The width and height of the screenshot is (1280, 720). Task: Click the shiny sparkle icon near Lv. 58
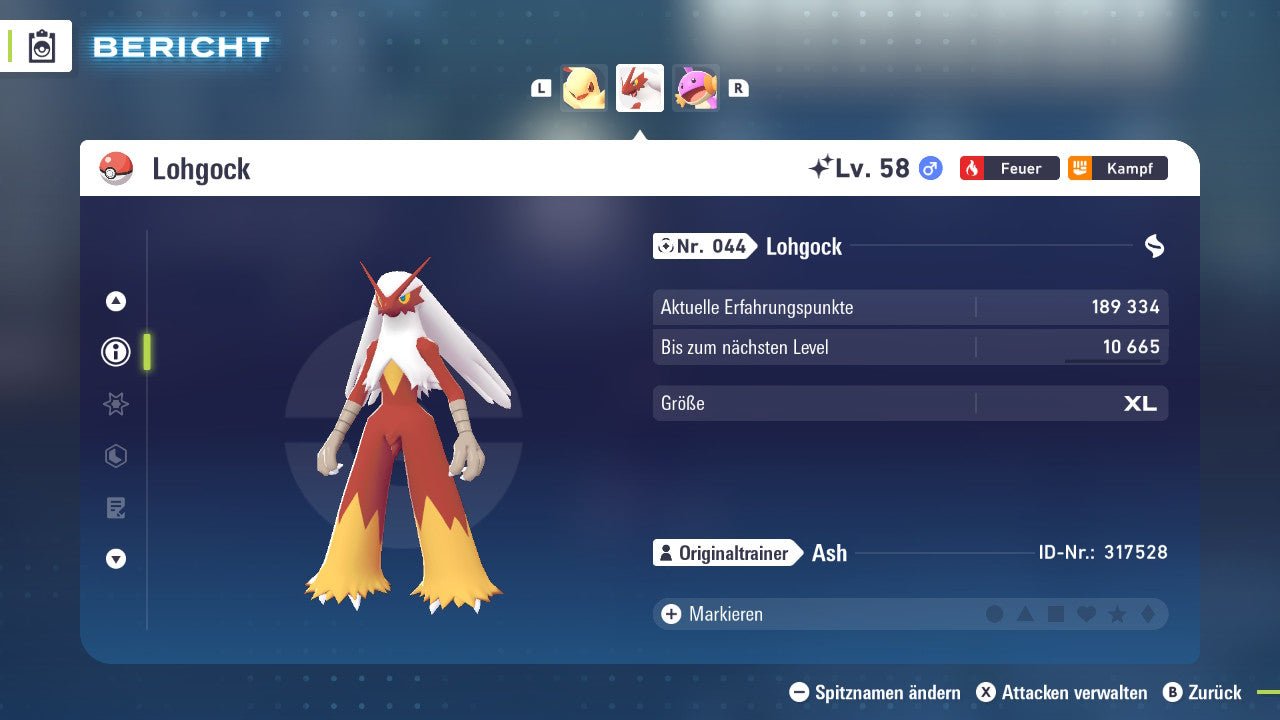pos(820,166)
